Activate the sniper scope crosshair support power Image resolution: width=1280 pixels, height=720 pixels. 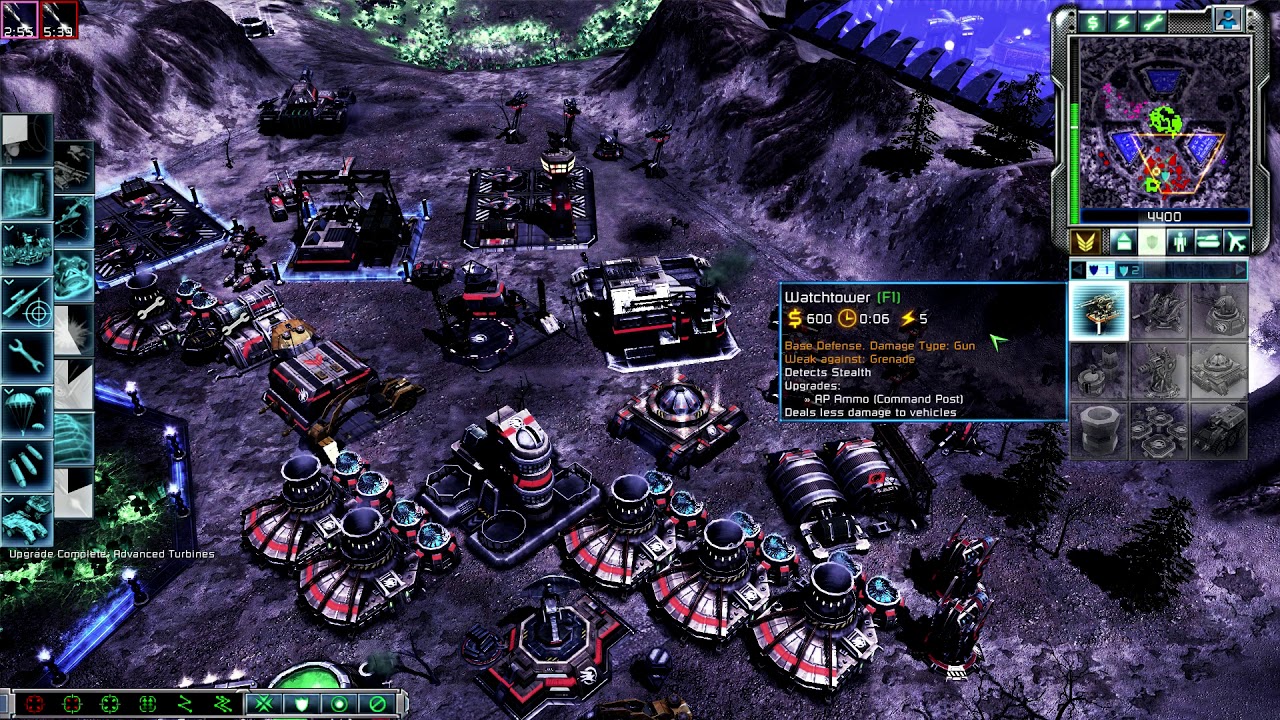tap(25, 304)
